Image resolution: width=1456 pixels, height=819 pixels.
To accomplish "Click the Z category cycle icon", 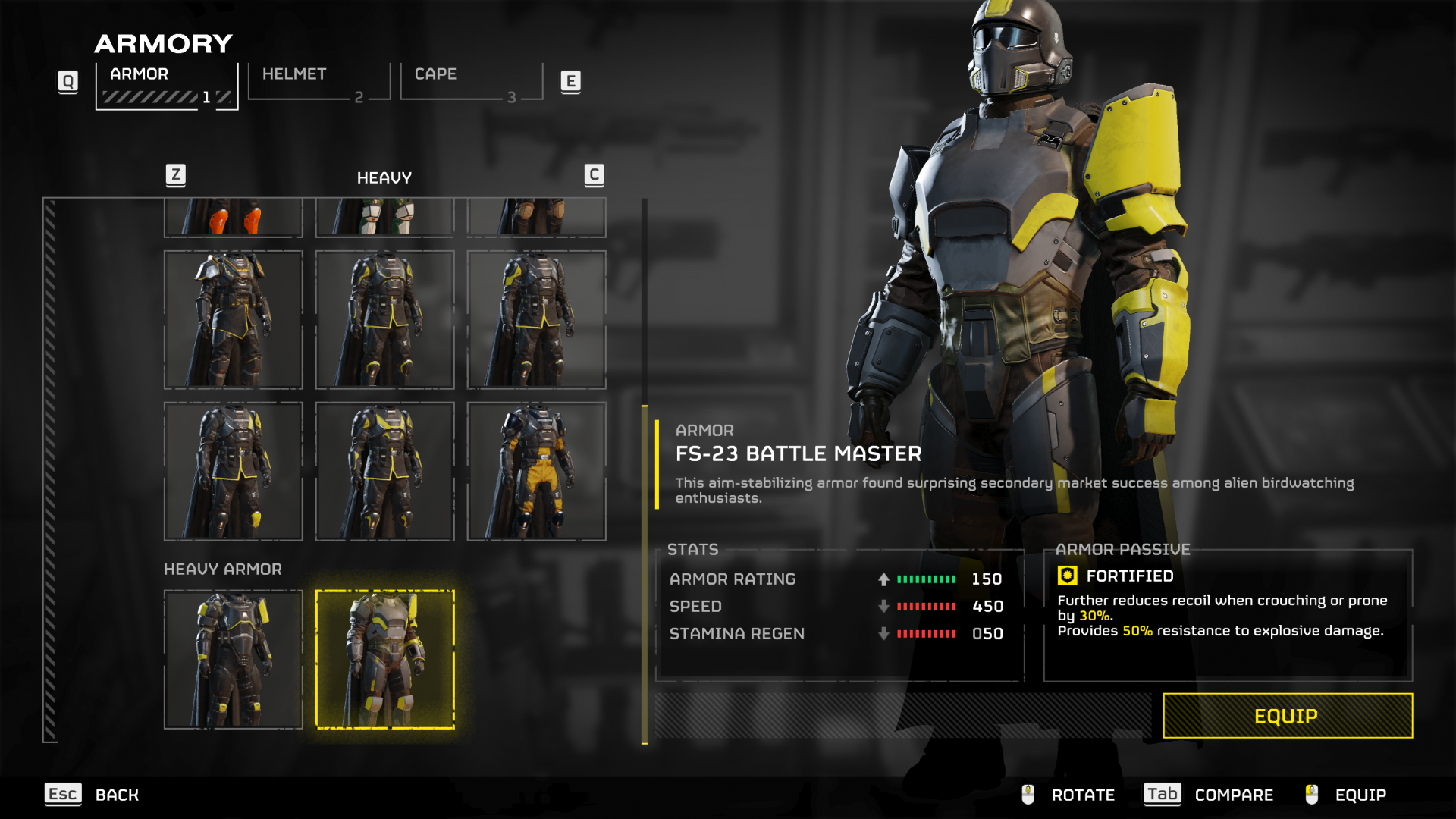I will (174, 174).
